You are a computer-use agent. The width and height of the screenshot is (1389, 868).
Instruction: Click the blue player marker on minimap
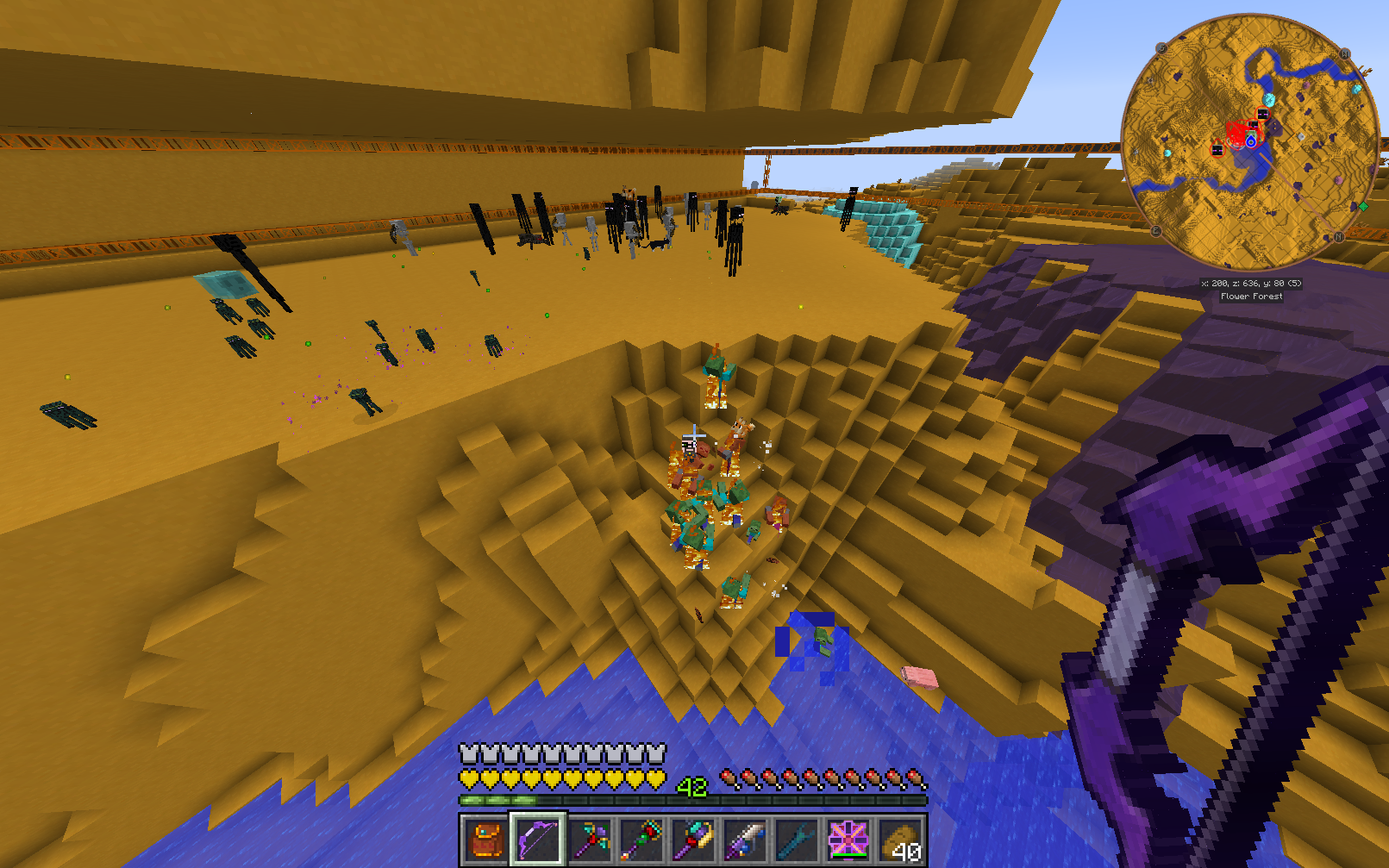[x=1250, y=141]
